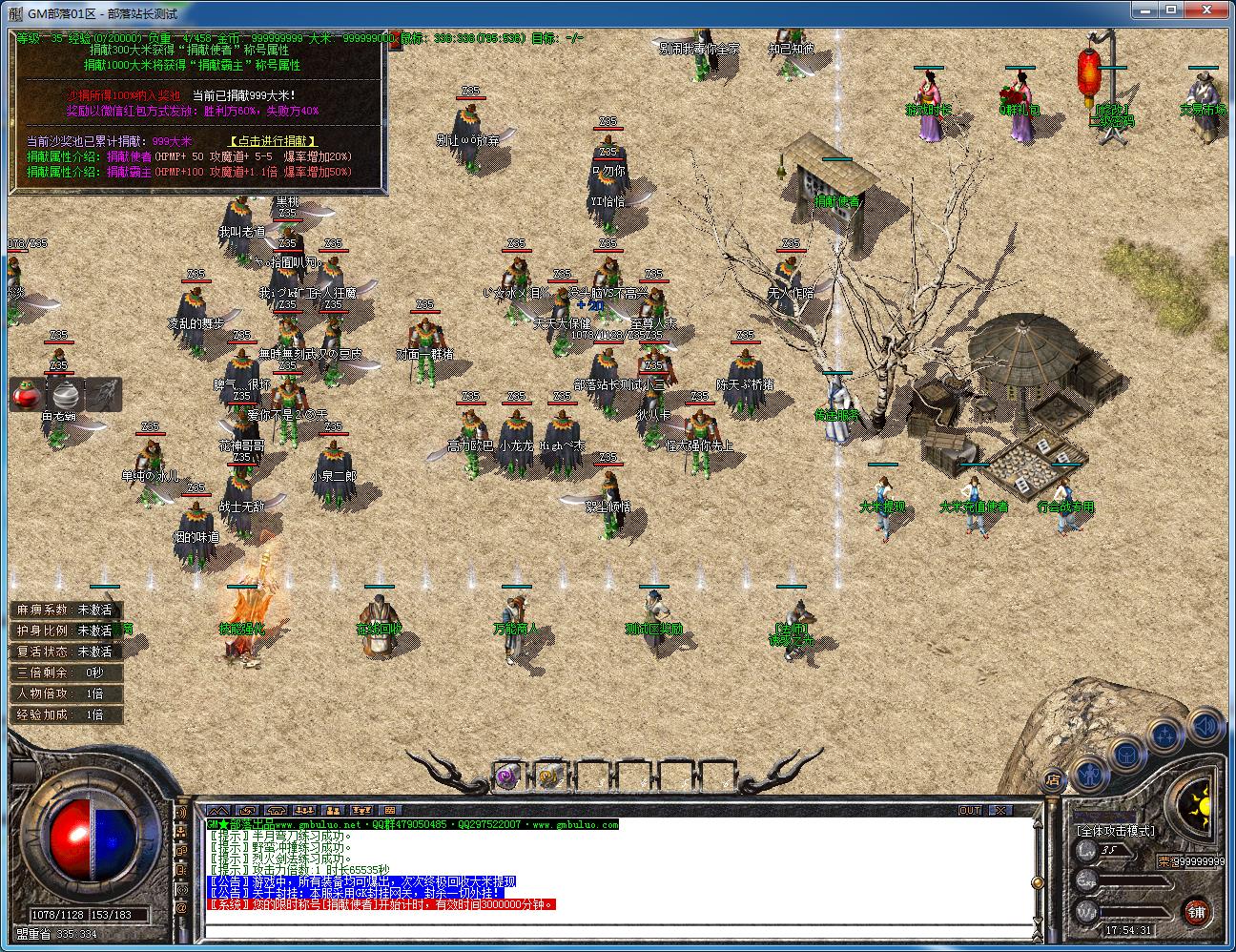Use the red potion quick slot
Image resolution: width=1236 pixels, height=952 pixels.
[x=25, y=394]
